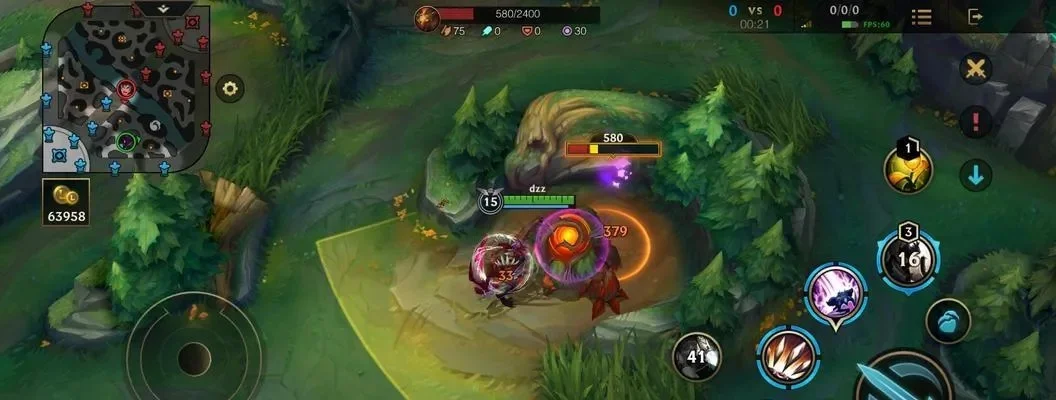This screenshot has width=1056, height=400.
Task: Open the scoreboard list icon
Action: 922,17
